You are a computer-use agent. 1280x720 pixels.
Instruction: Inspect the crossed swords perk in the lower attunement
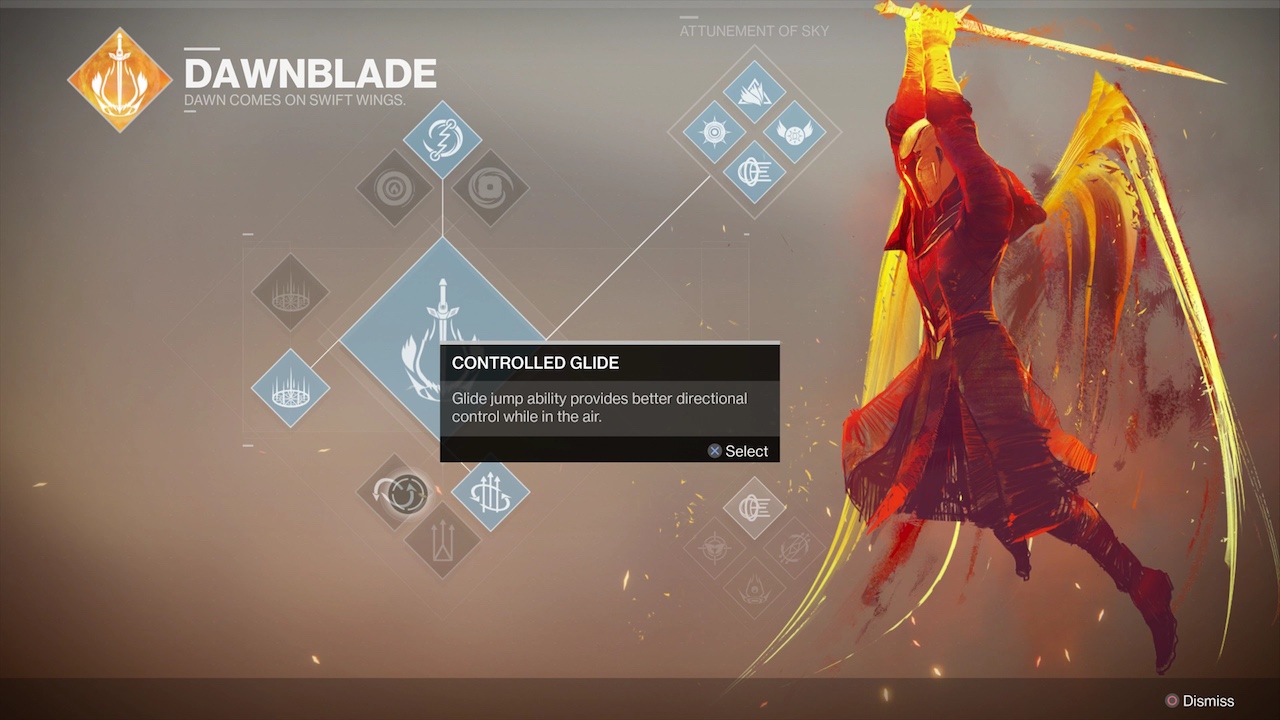pyautogui.click(x=794, y=547)
